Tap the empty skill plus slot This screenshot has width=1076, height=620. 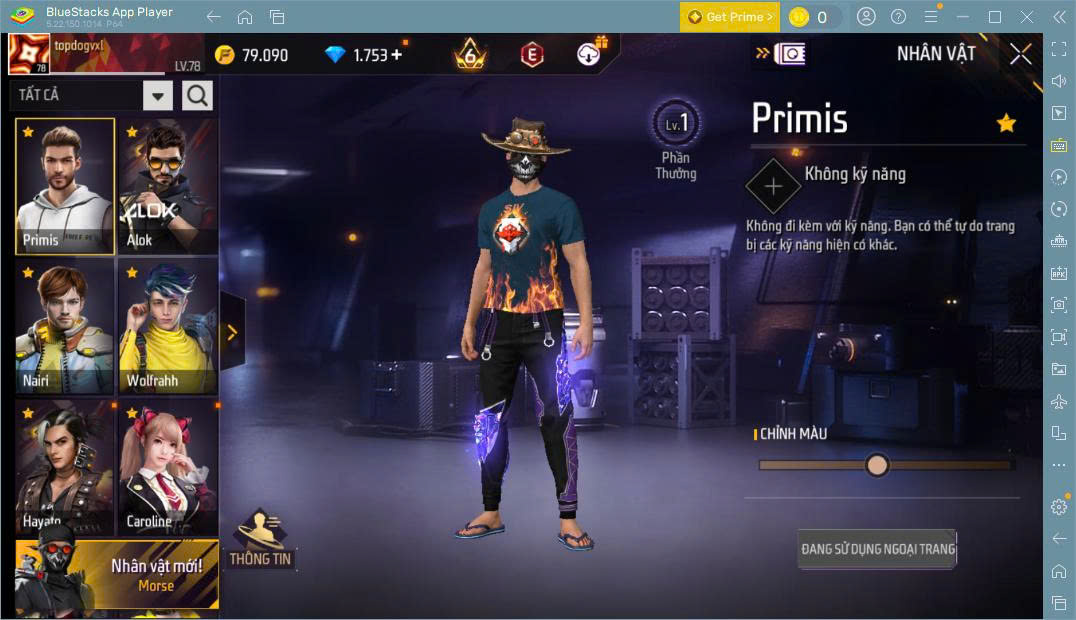[773, 186]
